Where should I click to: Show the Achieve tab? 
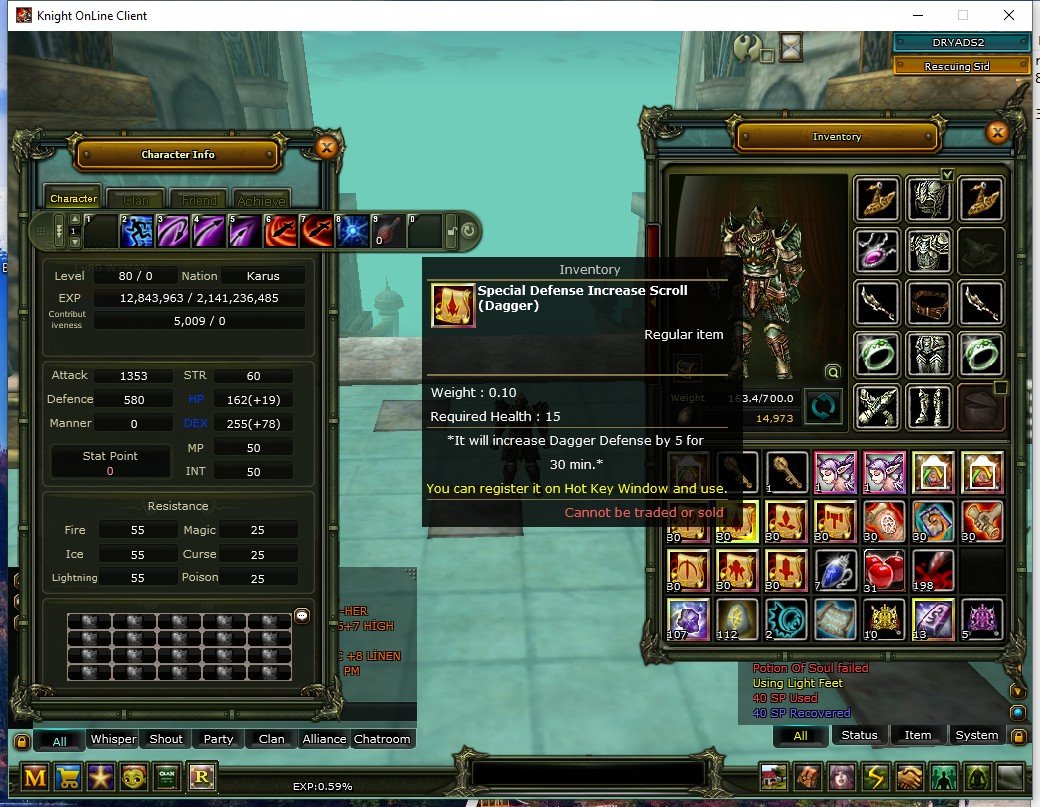[262, 199]
